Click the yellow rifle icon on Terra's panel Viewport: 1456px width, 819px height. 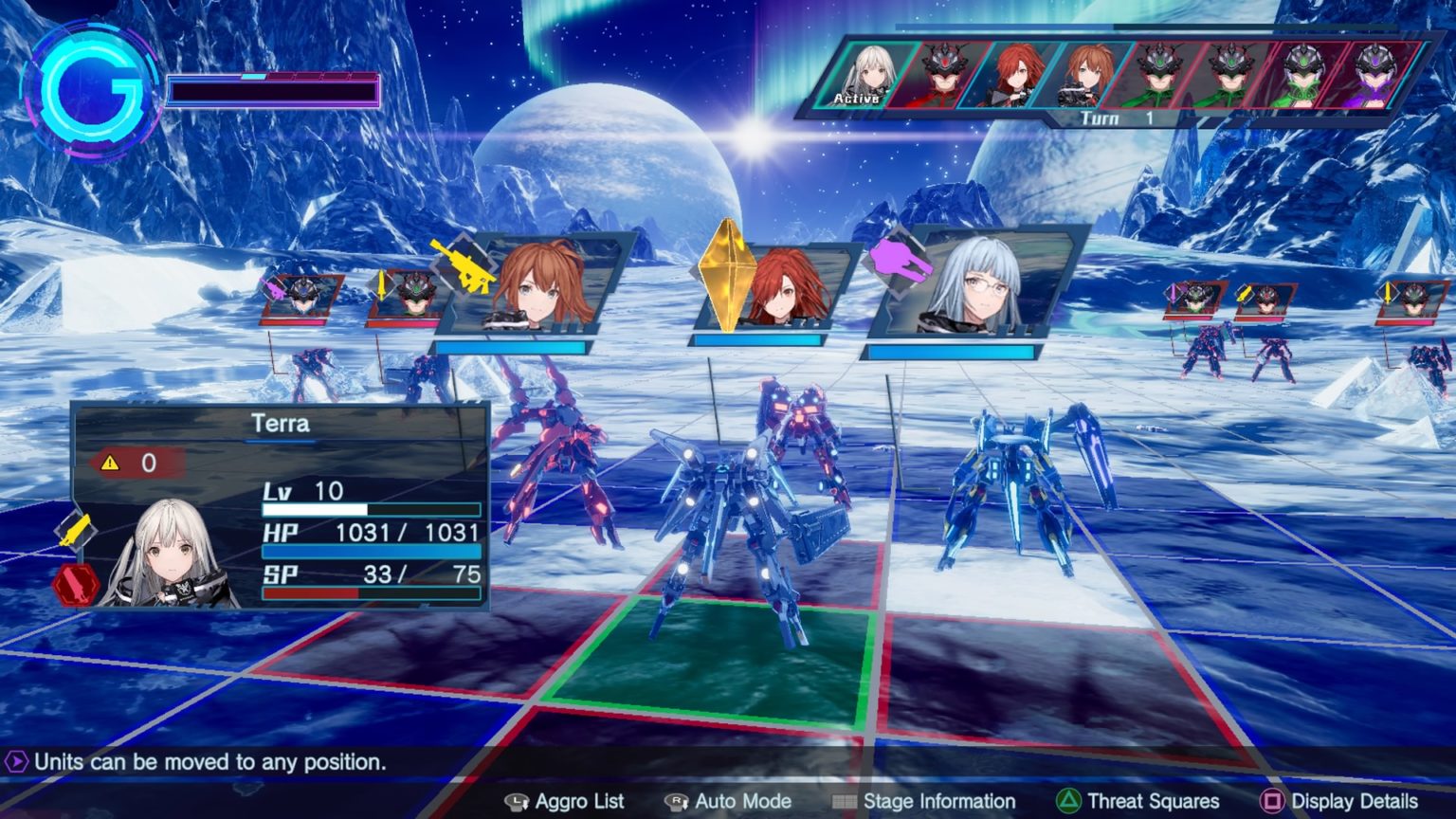[x=75, y=531]
